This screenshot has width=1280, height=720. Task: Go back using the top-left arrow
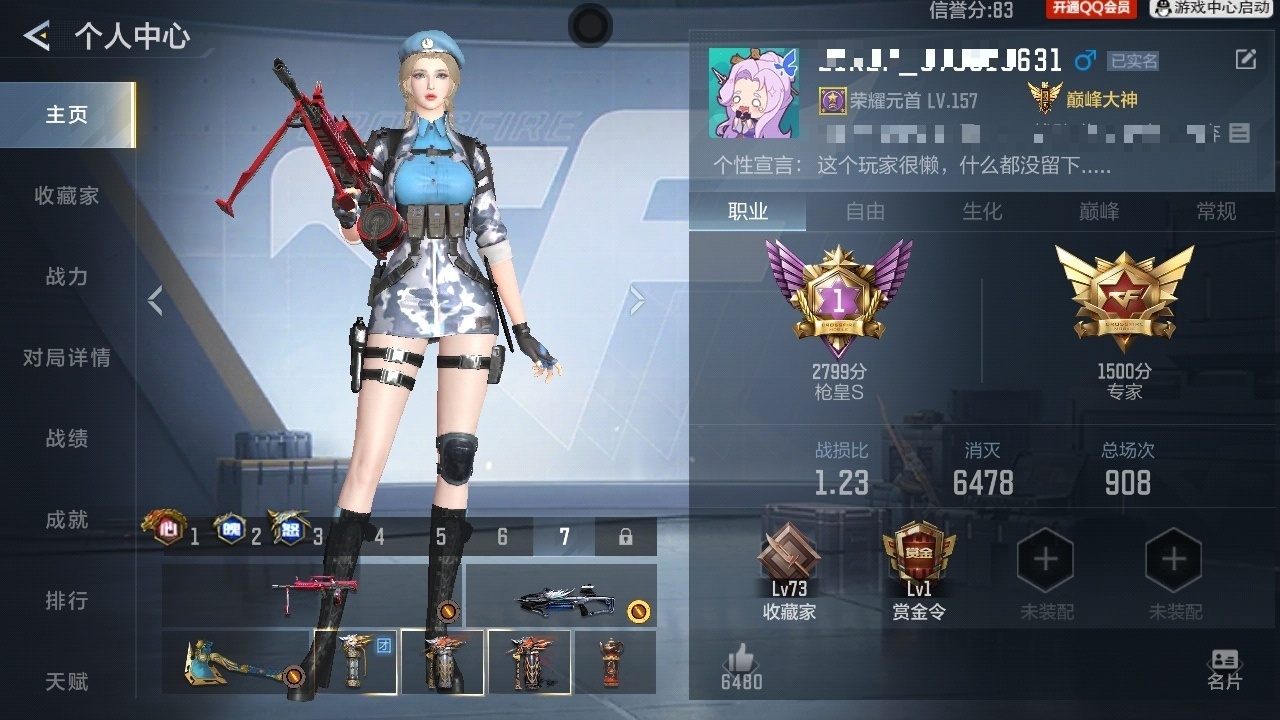coord(37,37)
